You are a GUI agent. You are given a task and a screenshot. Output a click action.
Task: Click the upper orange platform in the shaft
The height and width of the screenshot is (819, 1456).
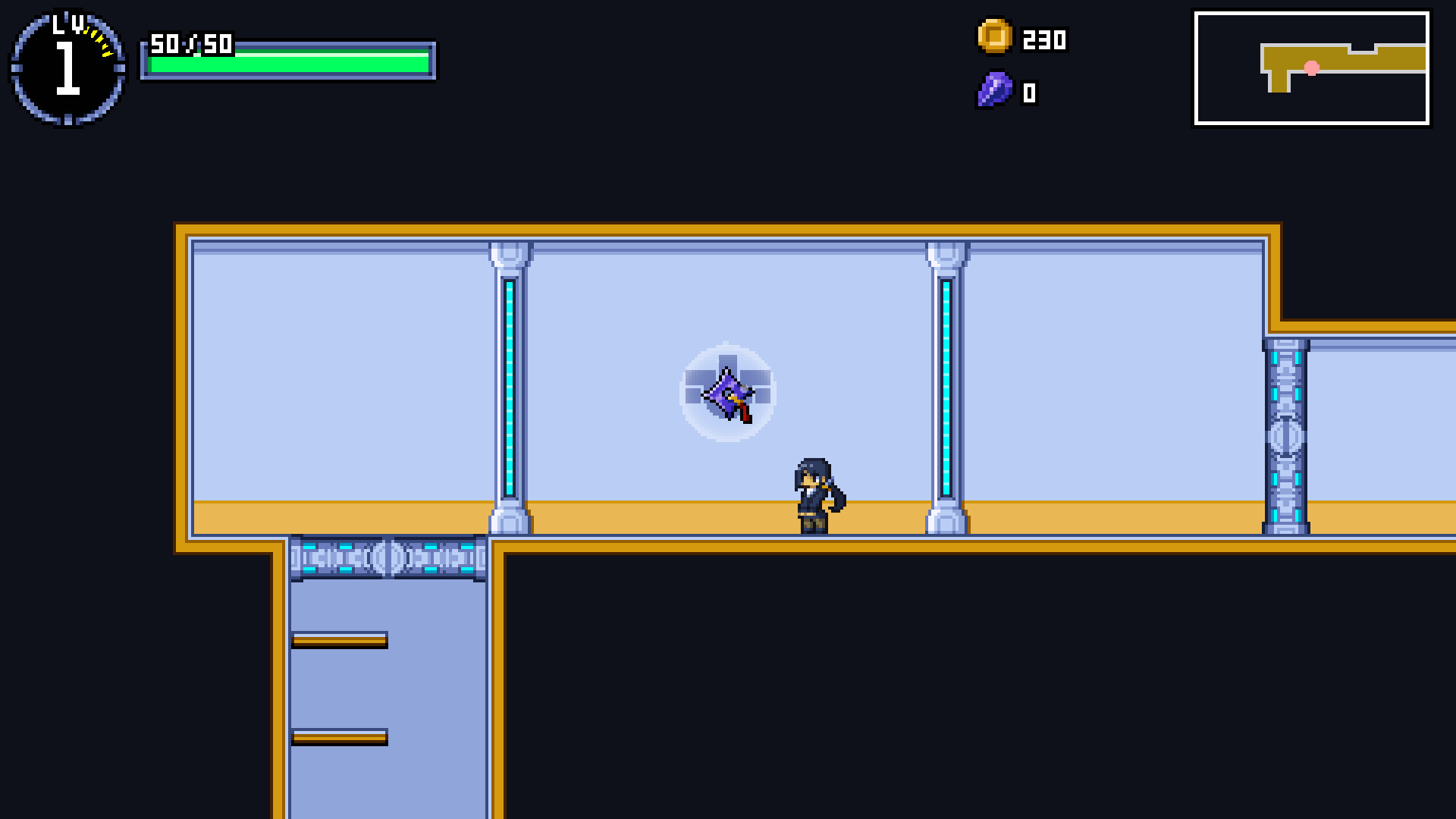click(340, 642)
